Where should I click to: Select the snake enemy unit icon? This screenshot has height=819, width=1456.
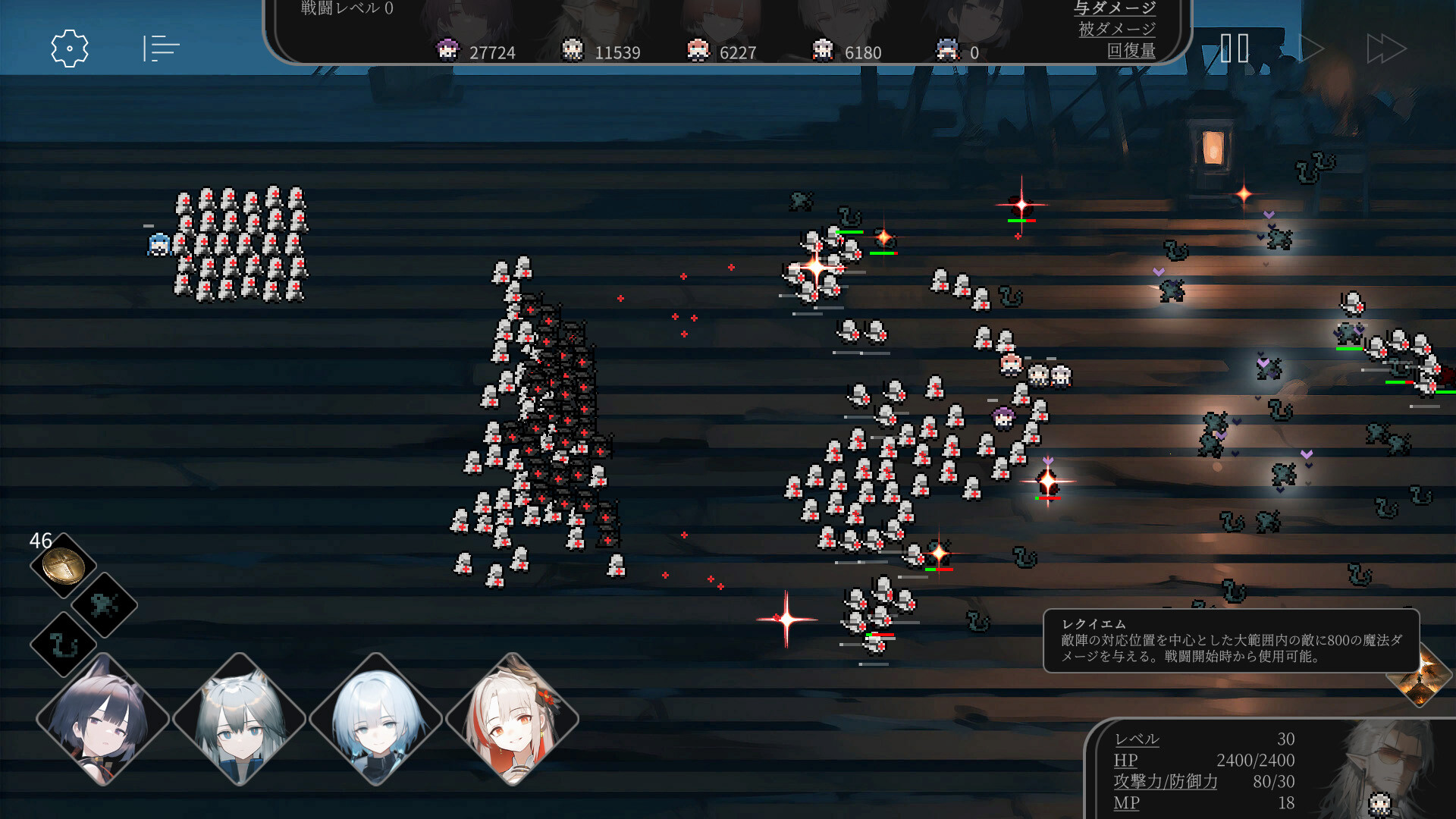(62, 647)
